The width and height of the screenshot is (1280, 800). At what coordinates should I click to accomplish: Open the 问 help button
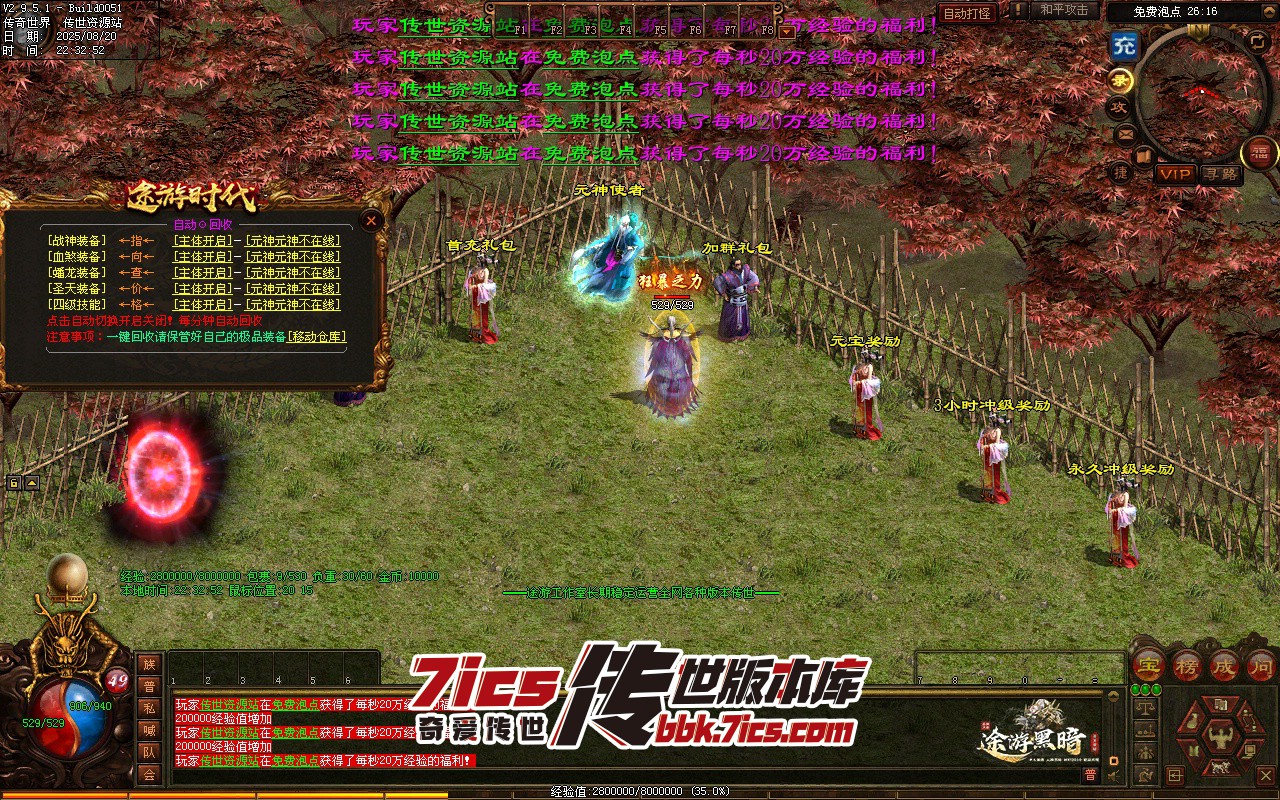(1262, 665)
